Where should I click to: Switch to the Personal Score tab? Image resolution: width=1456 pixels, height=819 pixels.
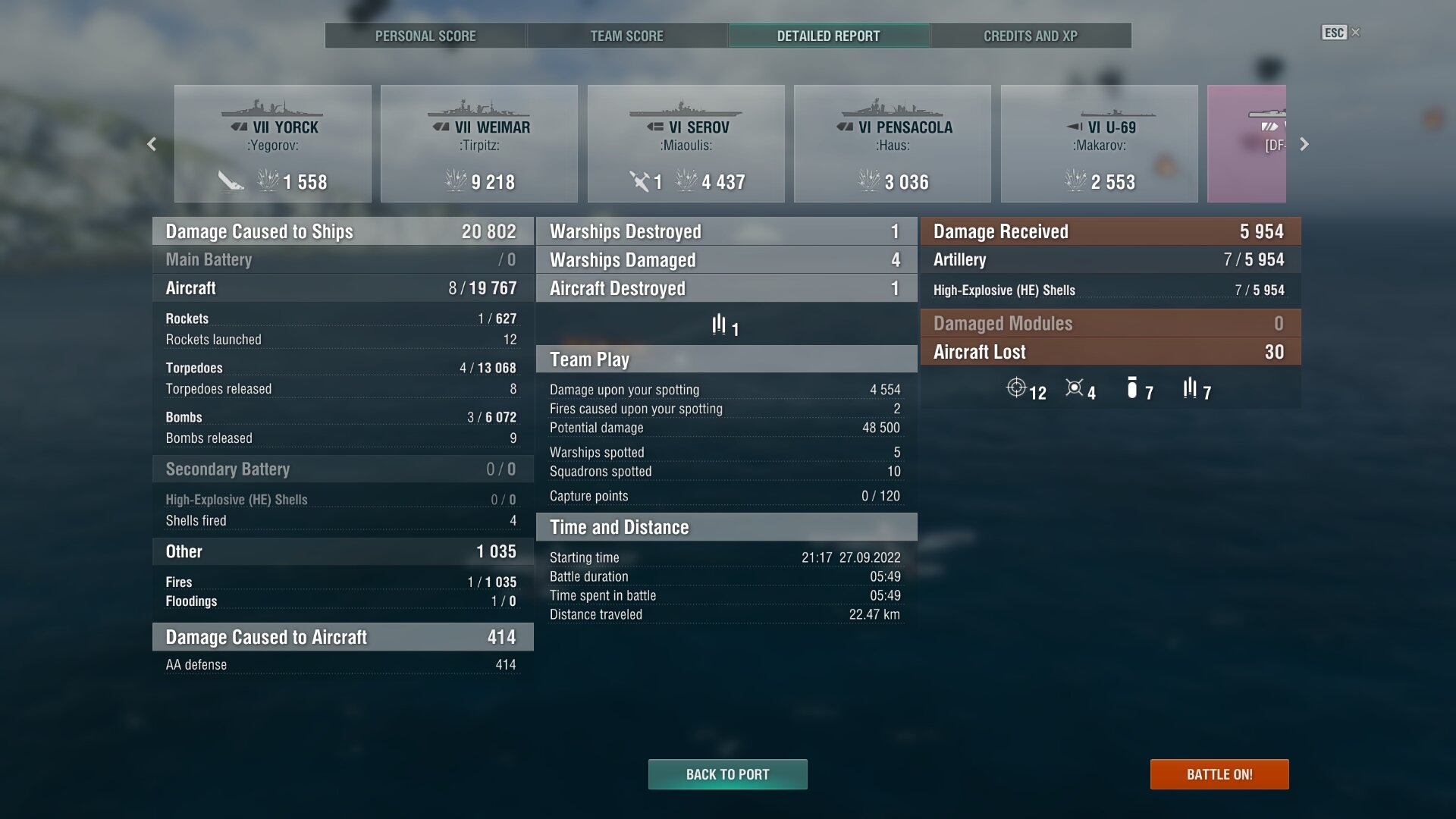tap(425, 36)
